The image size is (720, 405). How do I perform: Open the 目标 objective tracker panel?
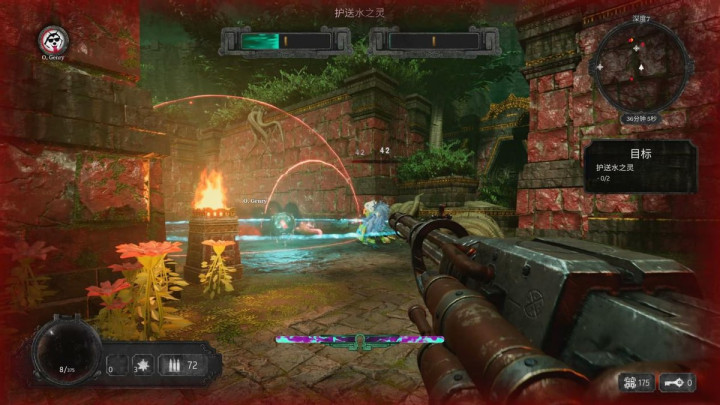(x=641, y=164)
